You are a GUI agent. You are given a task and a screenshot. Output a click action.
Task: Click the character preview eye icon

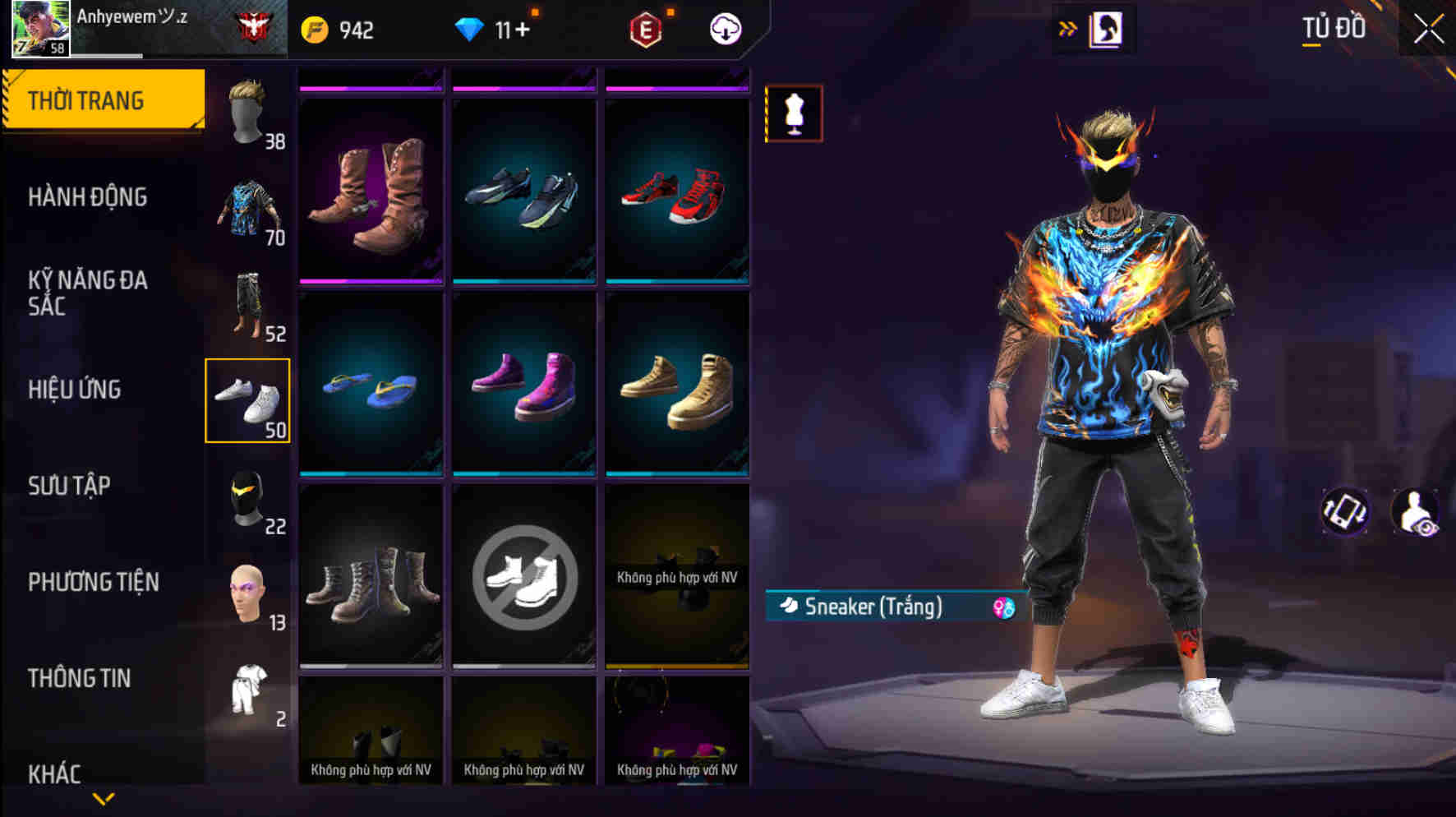point(1416,510)
